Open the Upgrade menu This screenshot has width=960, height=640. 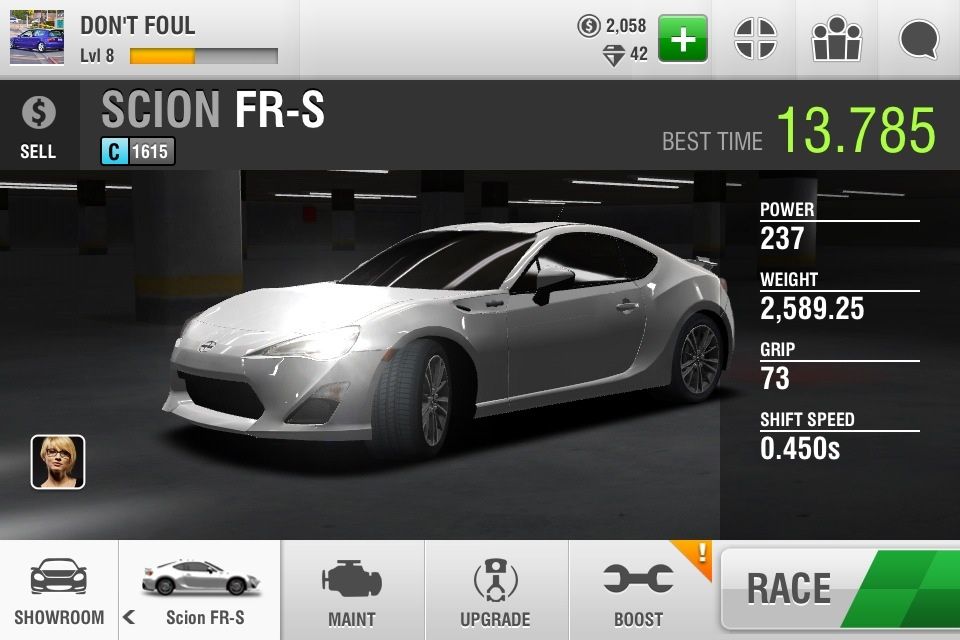pos(495,592)
